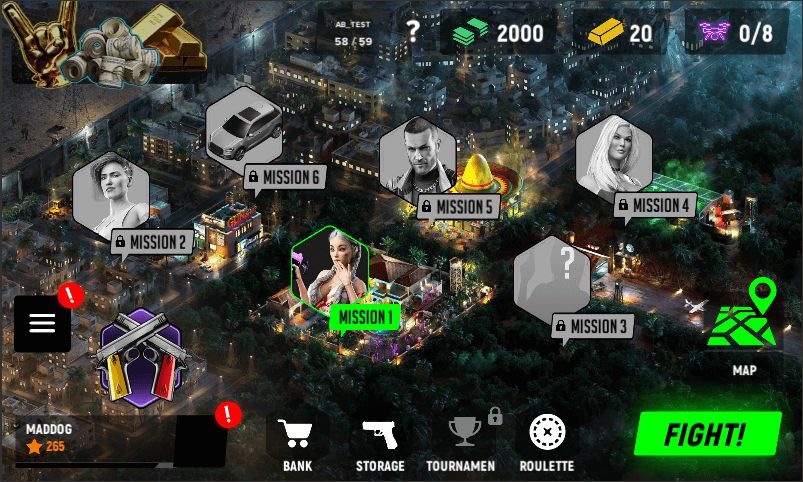Select the locked Mission 5 marker

click(x=417, y=159)
